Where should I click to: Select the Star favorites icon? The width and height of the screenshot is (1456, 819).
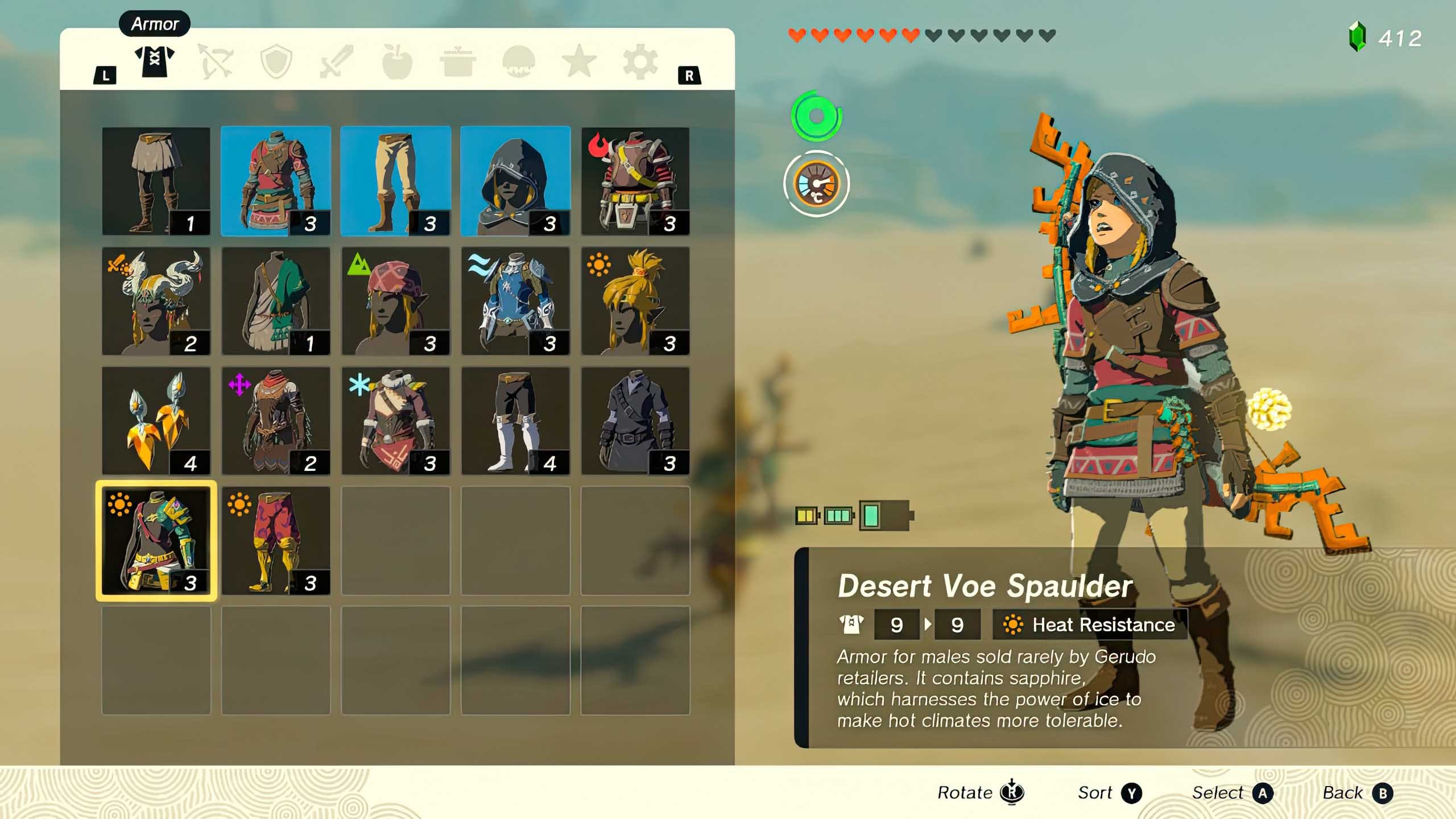(x=579, y=63)
